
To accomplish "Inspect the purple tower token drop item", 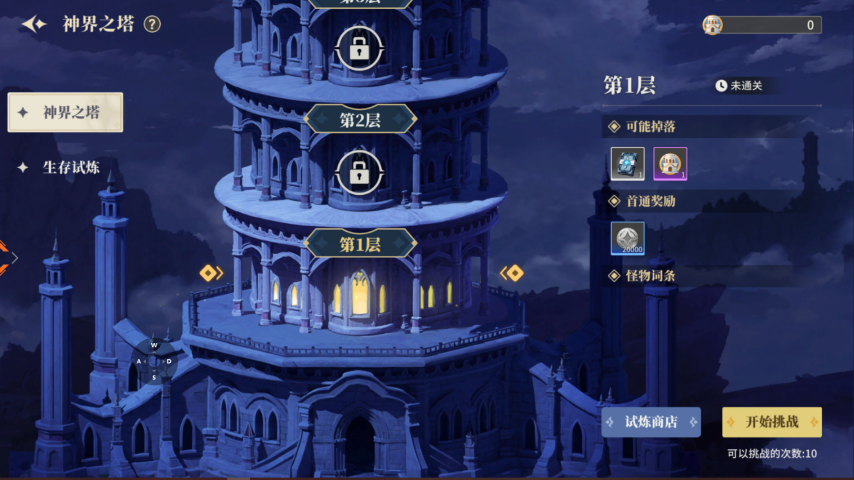I will [x=670, y=163].
